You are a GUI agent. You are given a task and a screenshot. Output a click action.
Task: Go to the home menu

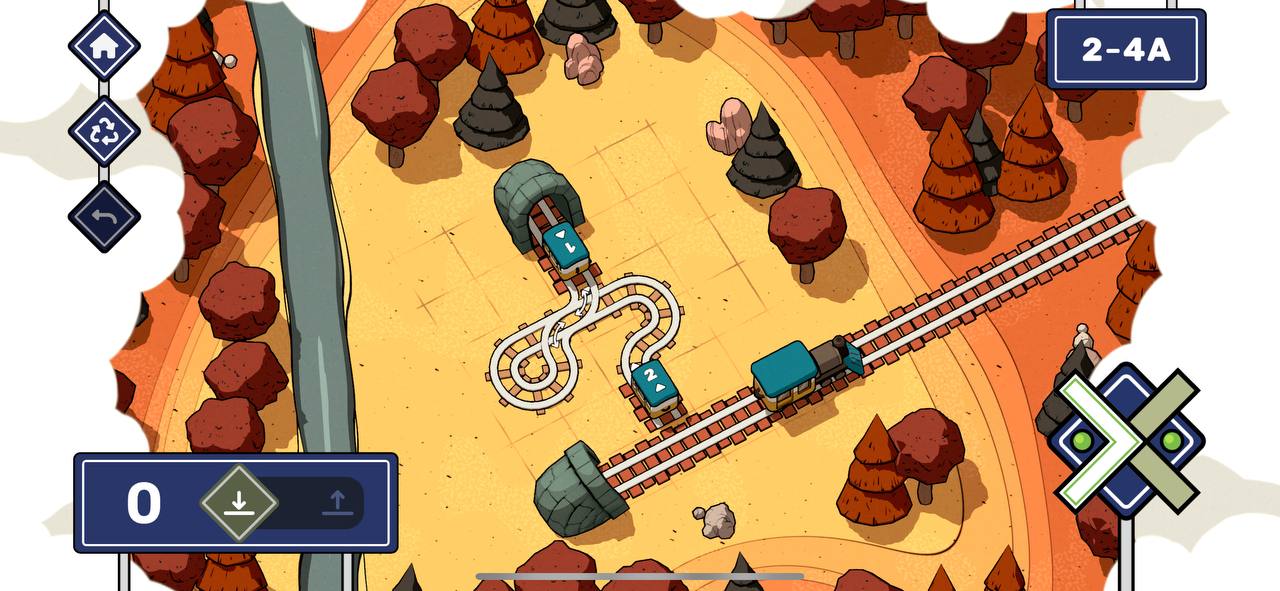tap(104, 45)
